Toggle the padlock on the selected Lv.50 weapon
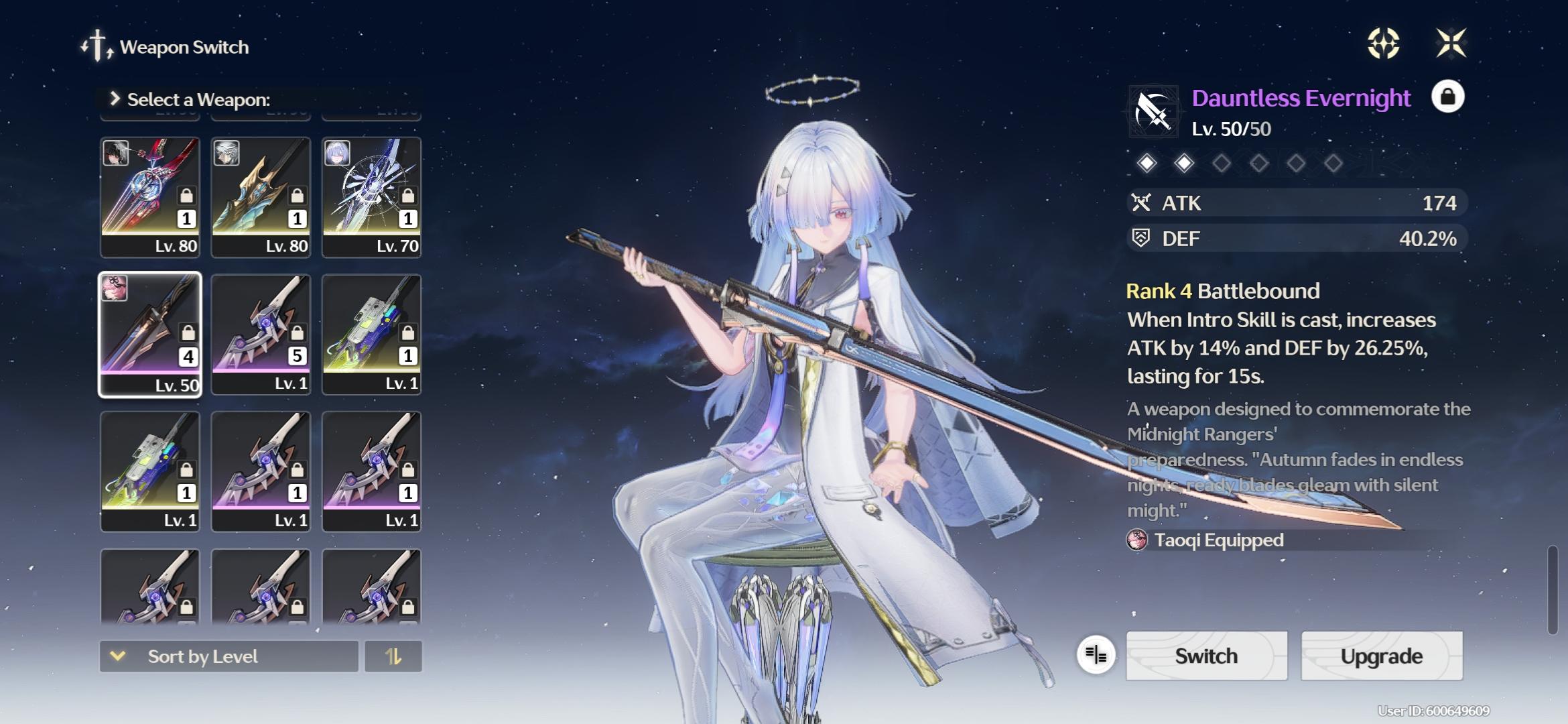 [x=188, y=333]
